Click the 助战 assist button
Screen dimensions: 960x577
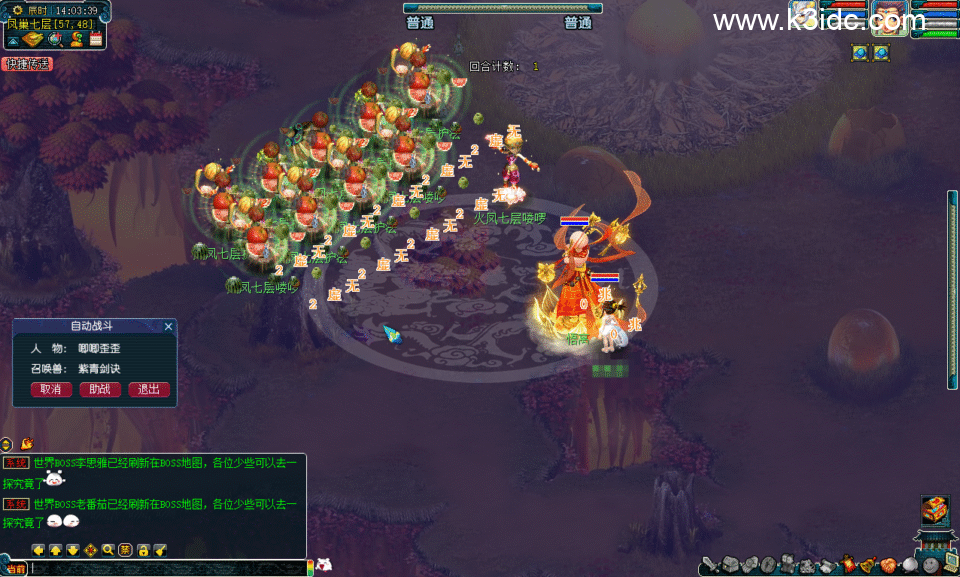click(x=100, y=389)
